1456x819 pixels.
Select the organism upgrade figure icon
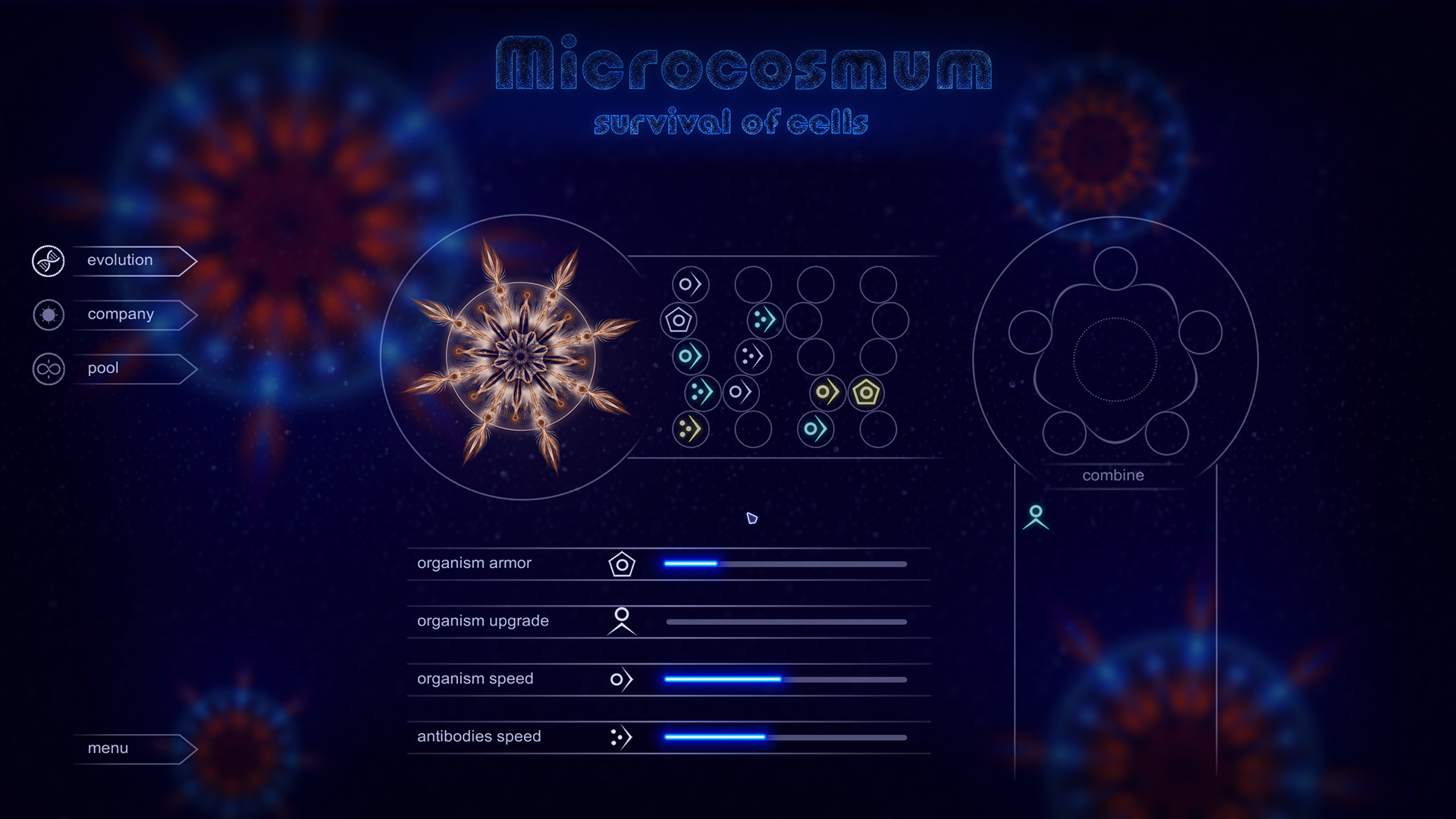click(x=620, y=620)
